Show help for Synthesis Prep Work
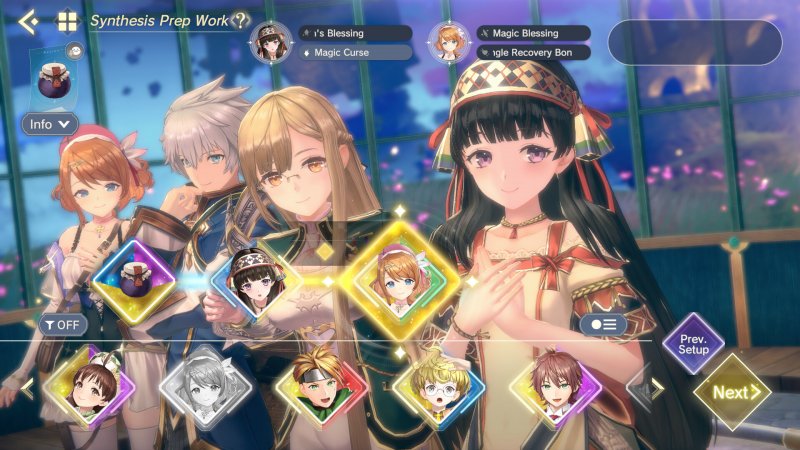The height and width of the screenshot is (450, 800). [240, 21]
